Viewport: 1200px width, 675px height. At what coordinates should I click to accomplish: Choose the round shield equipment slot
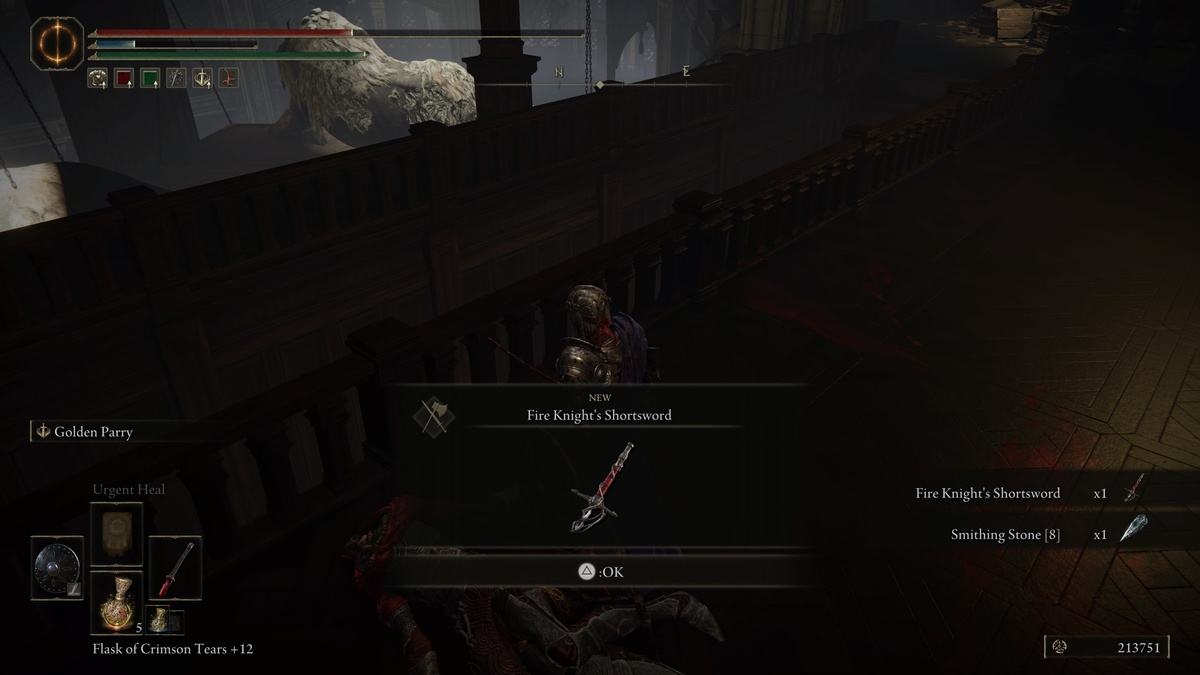coord(57,568)
